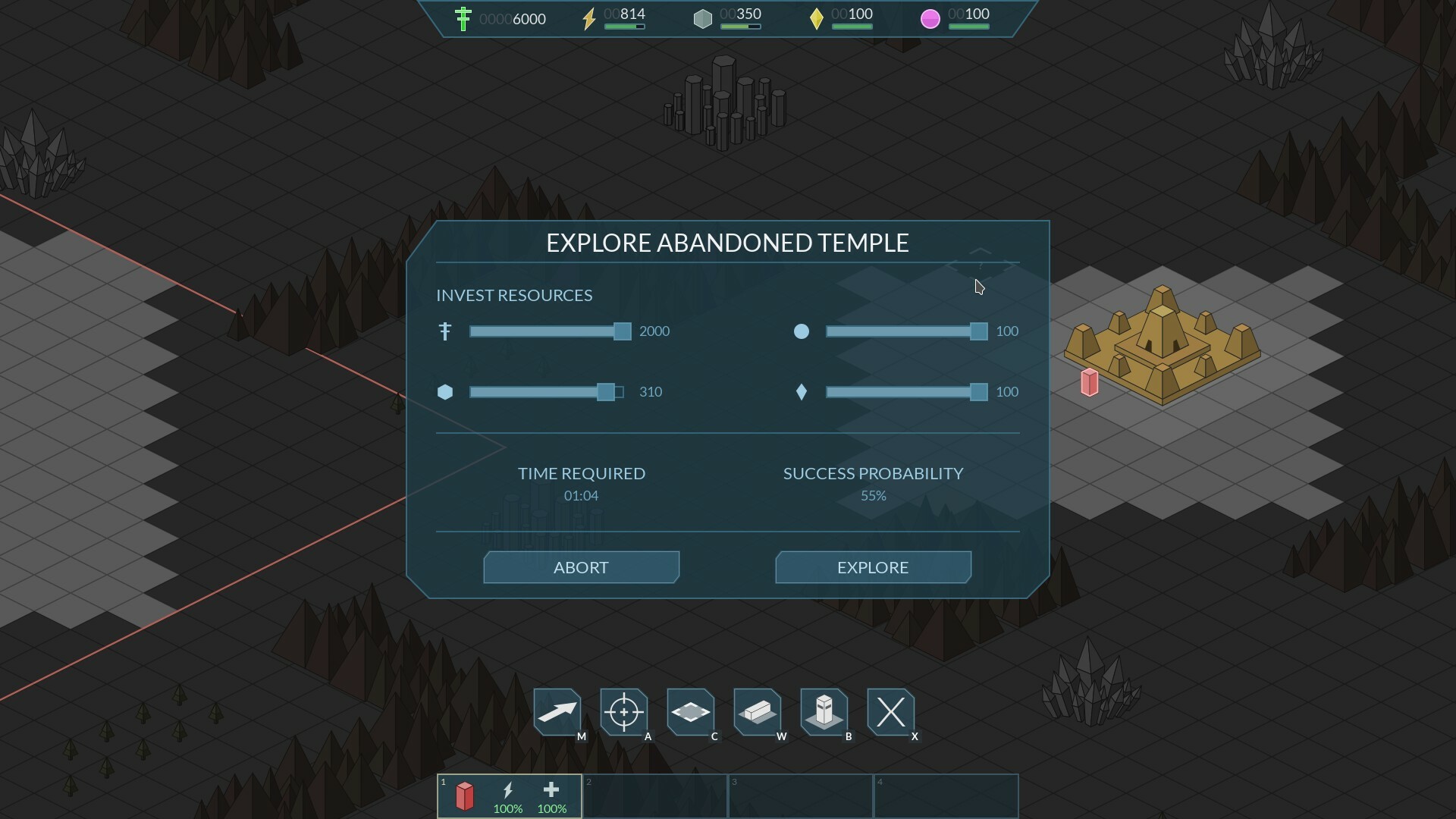
Task: Click the currency slider handle set to 2000
Action: click(621, 331)
